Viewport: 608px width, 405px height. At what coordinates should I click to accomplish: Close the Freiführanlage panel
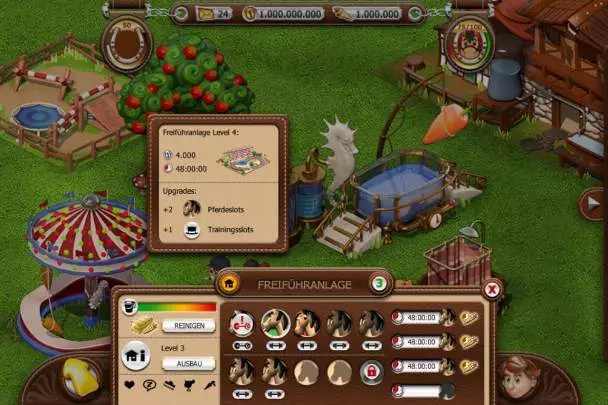pos(491,290)
